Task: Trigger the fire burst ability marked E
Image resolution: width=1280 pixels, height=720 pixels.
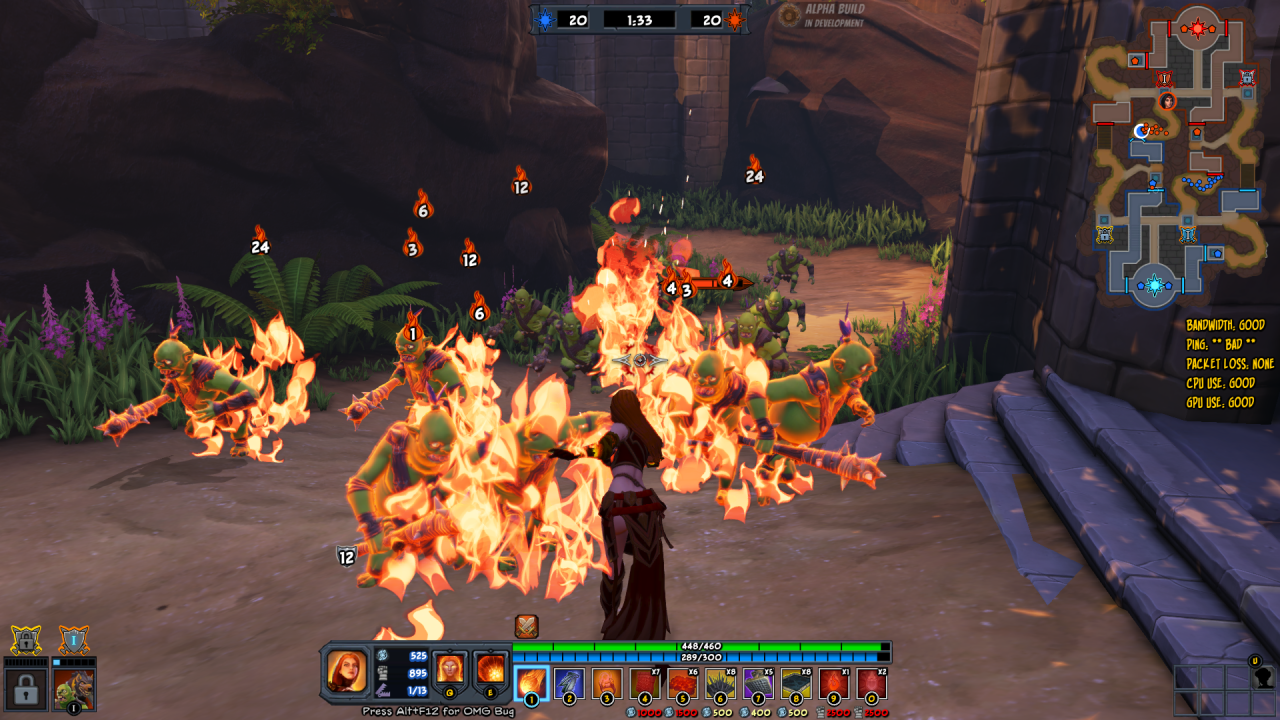Action: [490, 668]
